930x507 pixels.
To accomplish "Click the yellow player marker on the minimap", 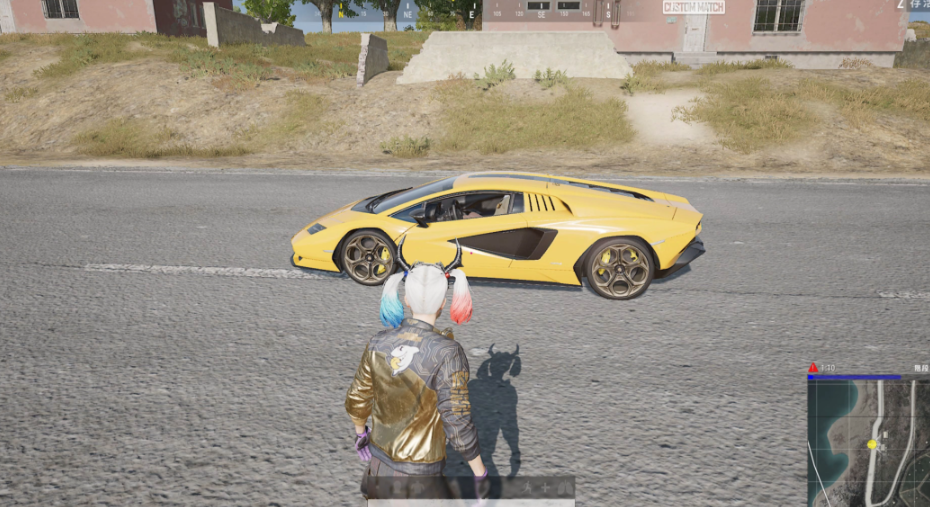I will [x=872, y=444].
